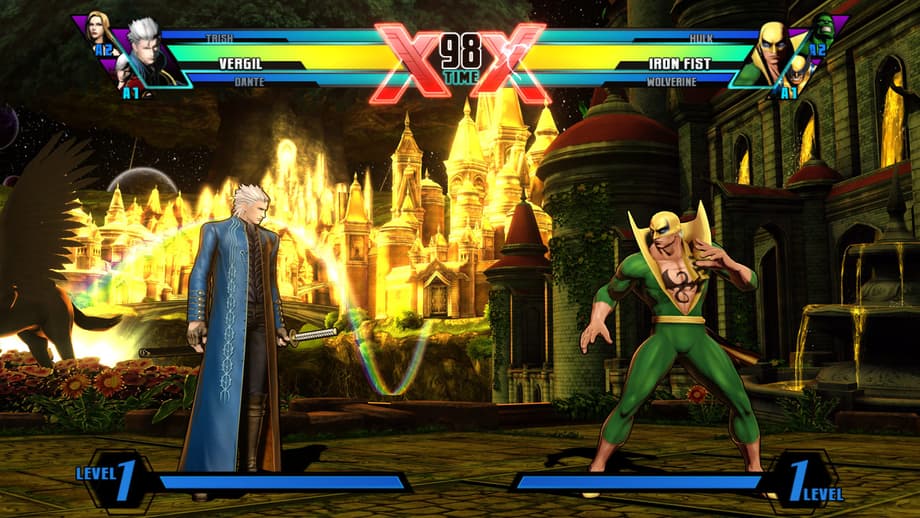The image size is (920, 518).
Task: Choose Wolverine's assist portrait
Action: (x=797, y=72)
